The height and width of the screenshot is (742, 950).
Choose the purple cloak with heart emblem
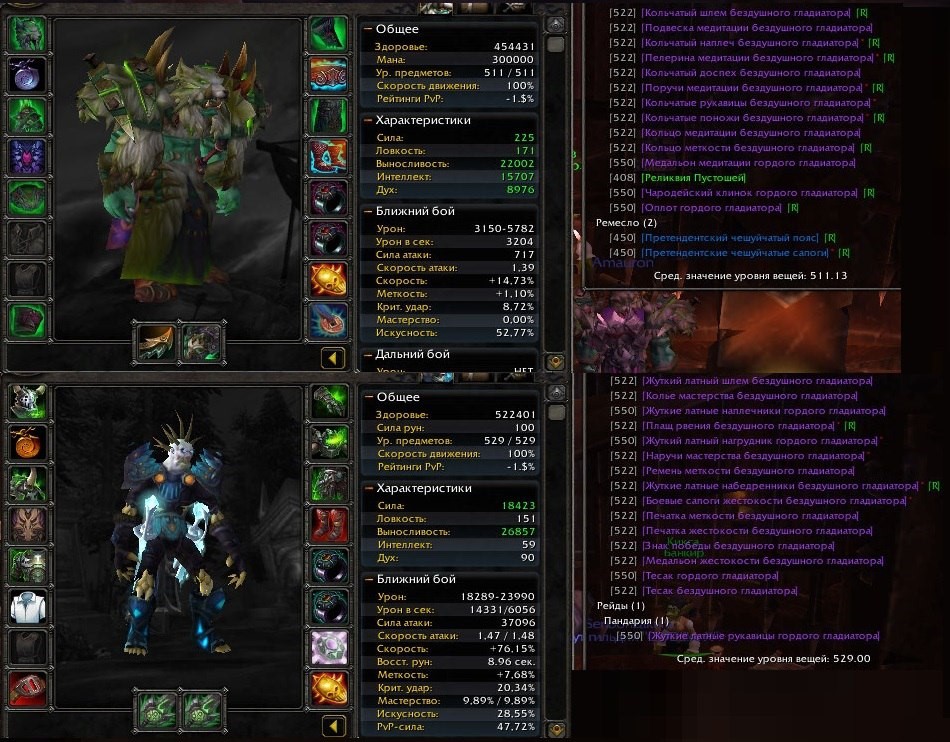tap(29, 157)
